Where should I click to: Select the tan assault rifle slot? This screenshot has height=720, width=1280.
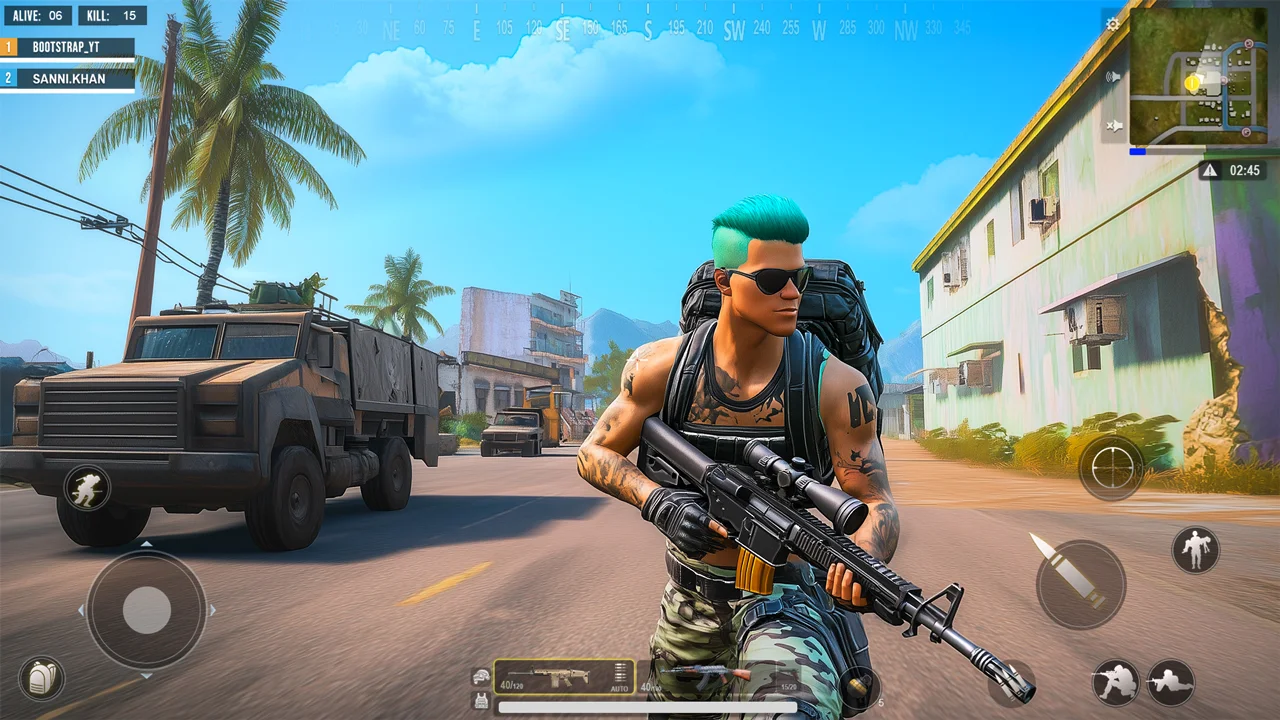tap(552, 677)
